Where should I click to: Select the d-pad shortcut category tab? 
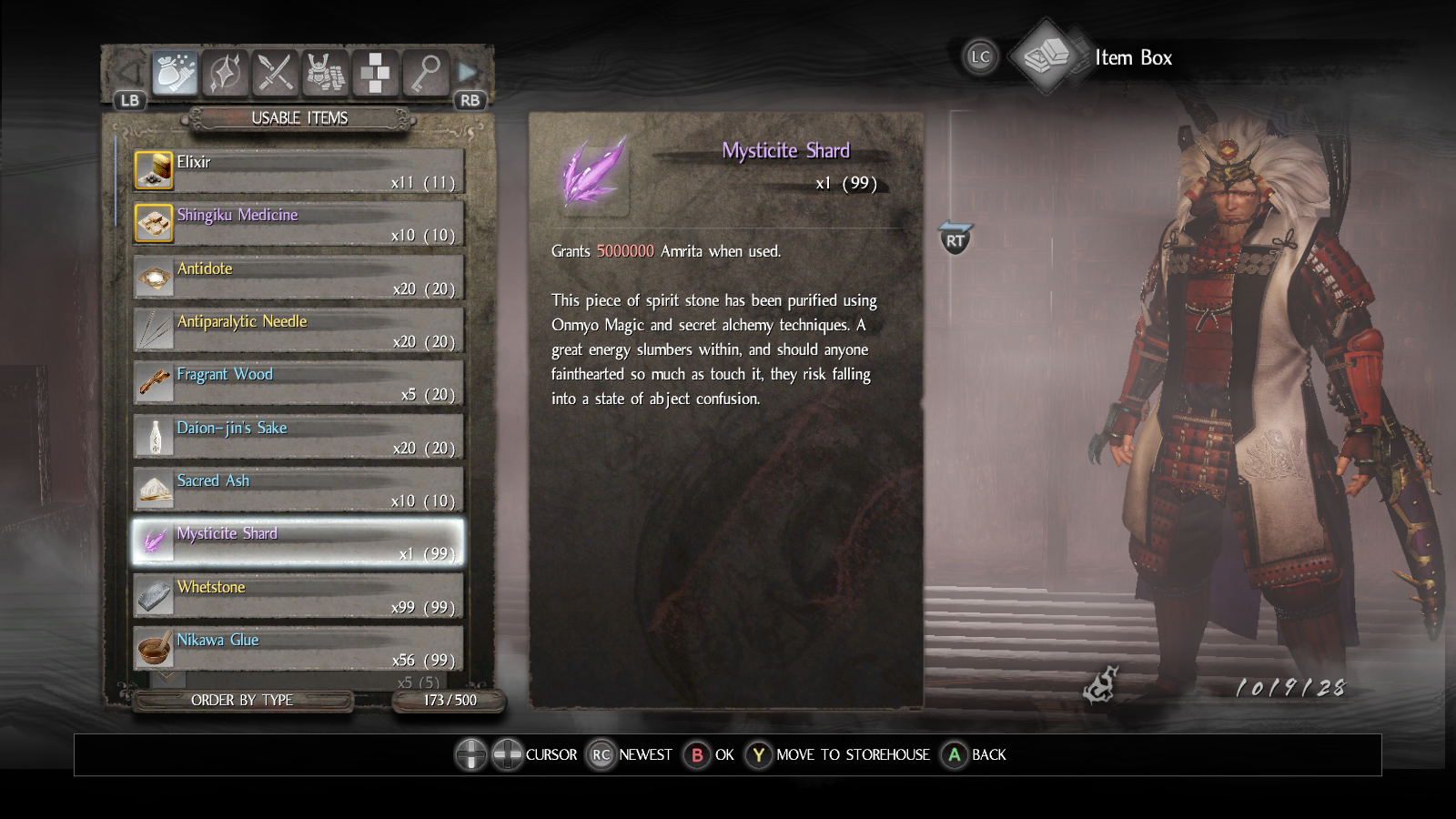tap(375, 73)
